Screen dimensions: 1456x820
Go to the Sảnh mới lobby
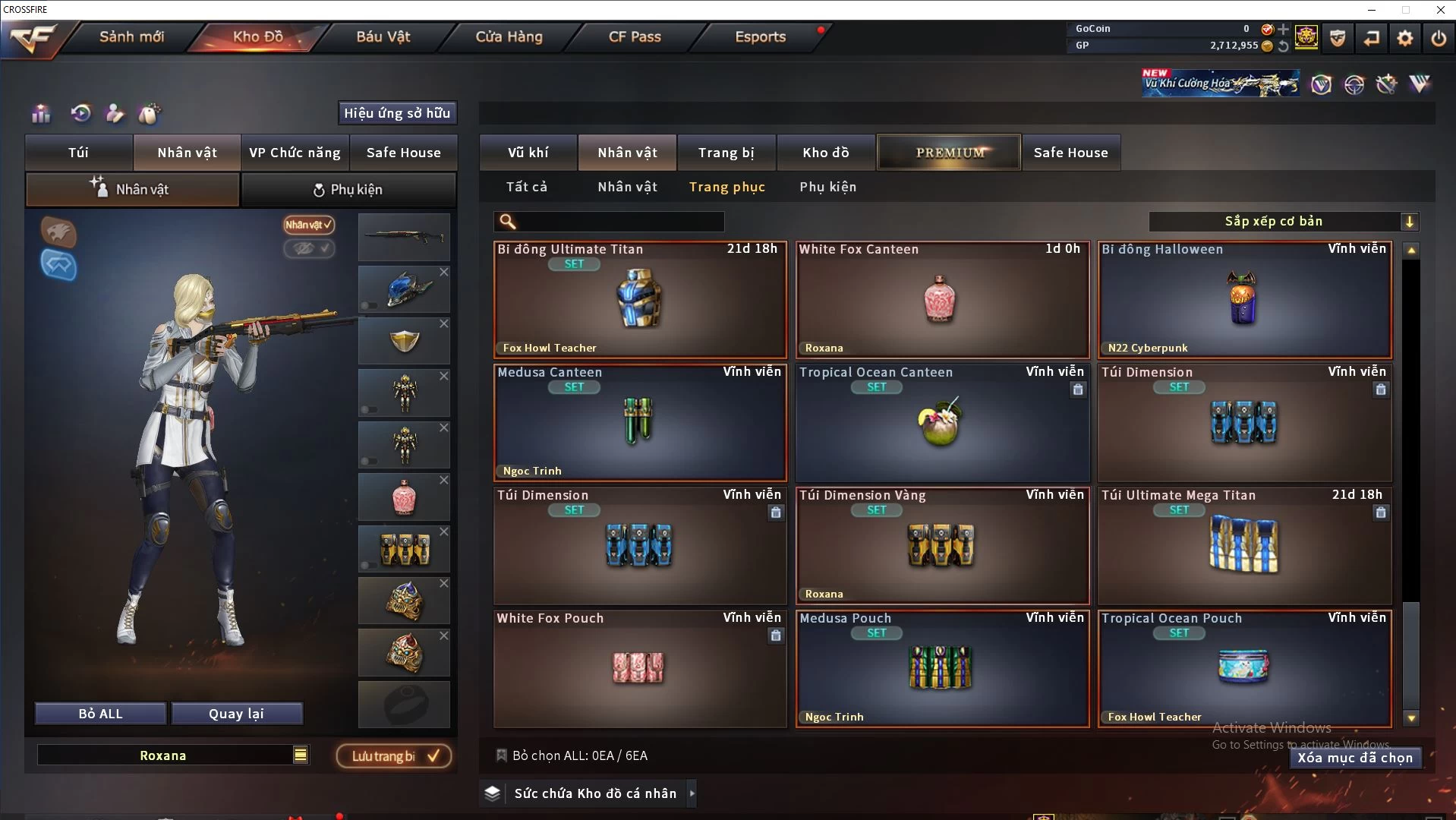click(131, 36)
